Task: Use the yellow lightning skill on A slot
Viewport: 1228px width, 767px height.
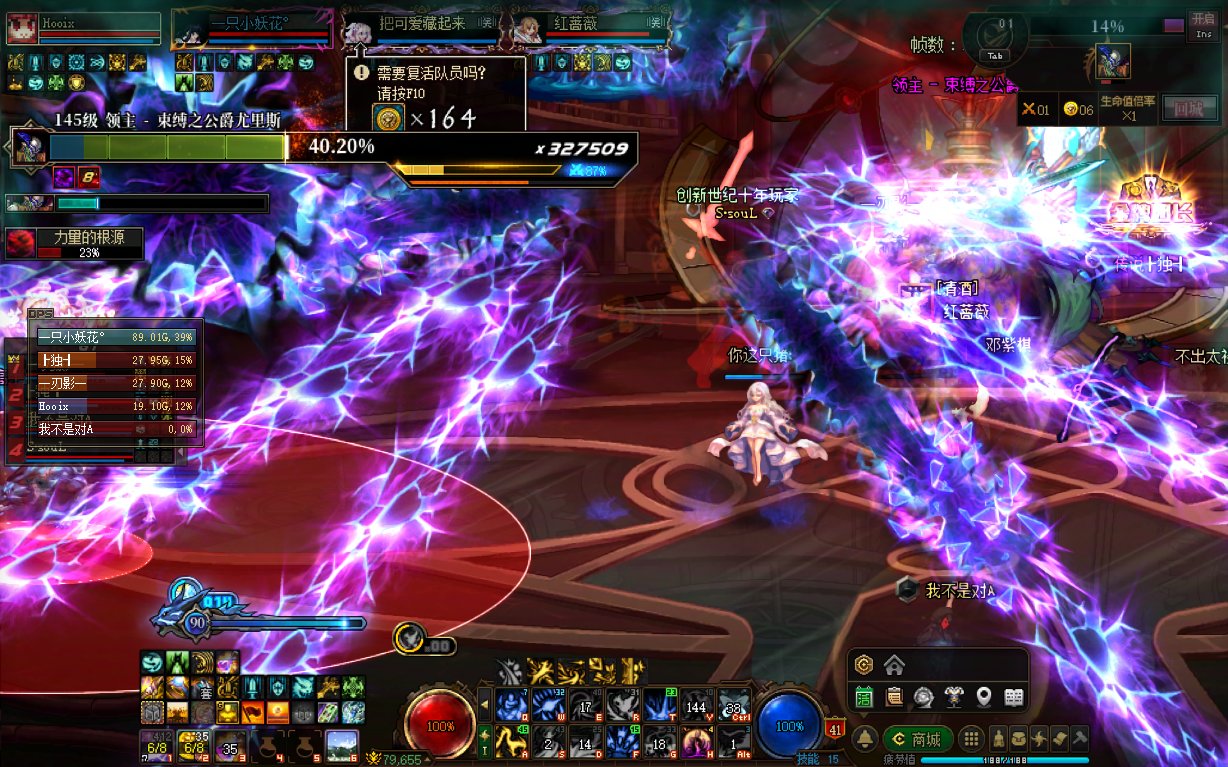Action: coord(510,741)
